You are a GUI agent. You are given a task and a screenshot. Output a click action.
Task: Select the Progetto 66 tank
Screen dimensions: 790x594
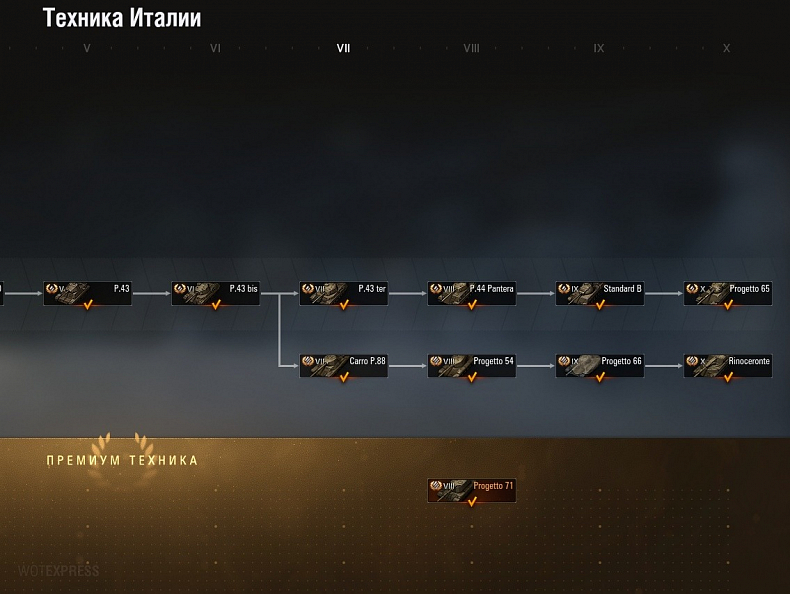point(599,365)
